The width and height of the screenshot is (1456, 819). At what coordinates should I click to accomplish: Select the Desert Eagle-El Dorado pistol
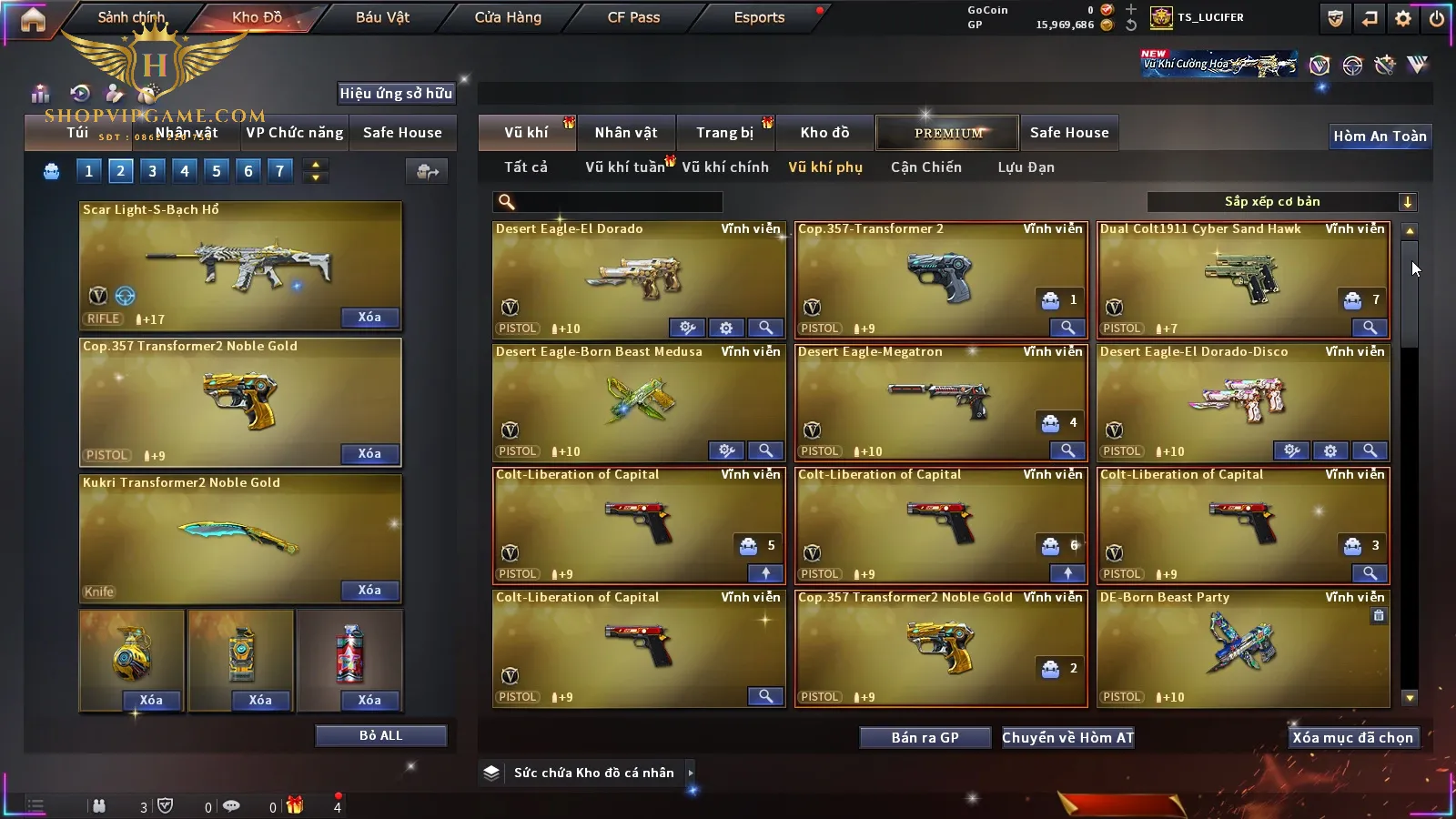(637, 278)
